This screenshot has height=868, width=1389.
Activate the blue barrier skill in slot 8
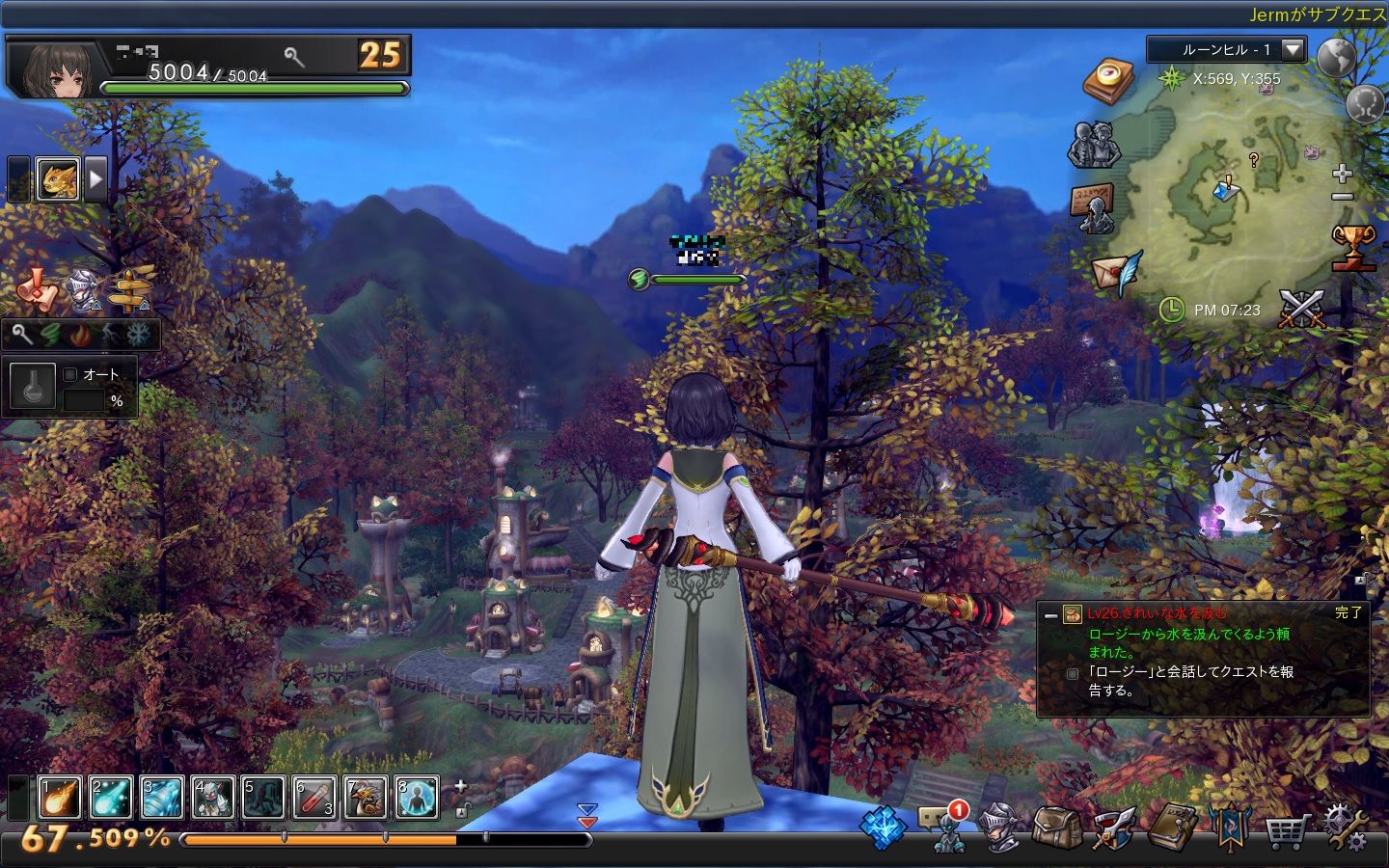pyautogui.click(x=417, y=798)
